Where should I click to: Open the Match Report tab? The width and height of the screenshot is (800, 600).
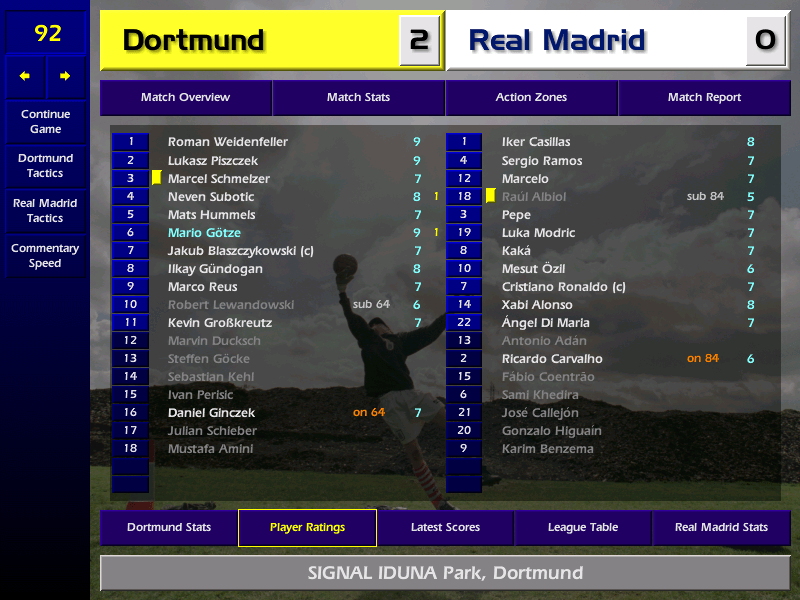tap(704, 98)
